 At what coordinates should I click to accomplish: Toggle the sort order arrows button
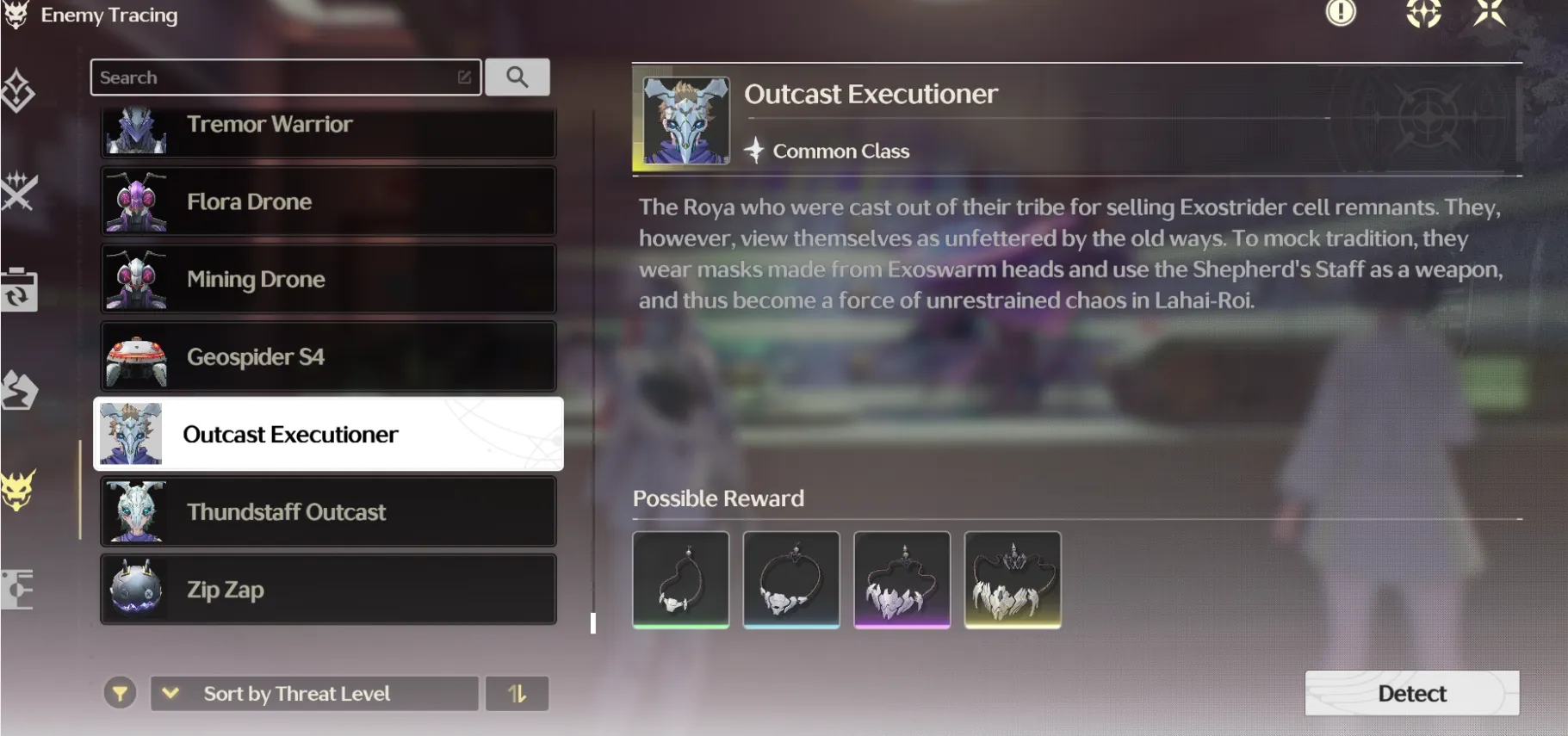(x=518, y=693)
